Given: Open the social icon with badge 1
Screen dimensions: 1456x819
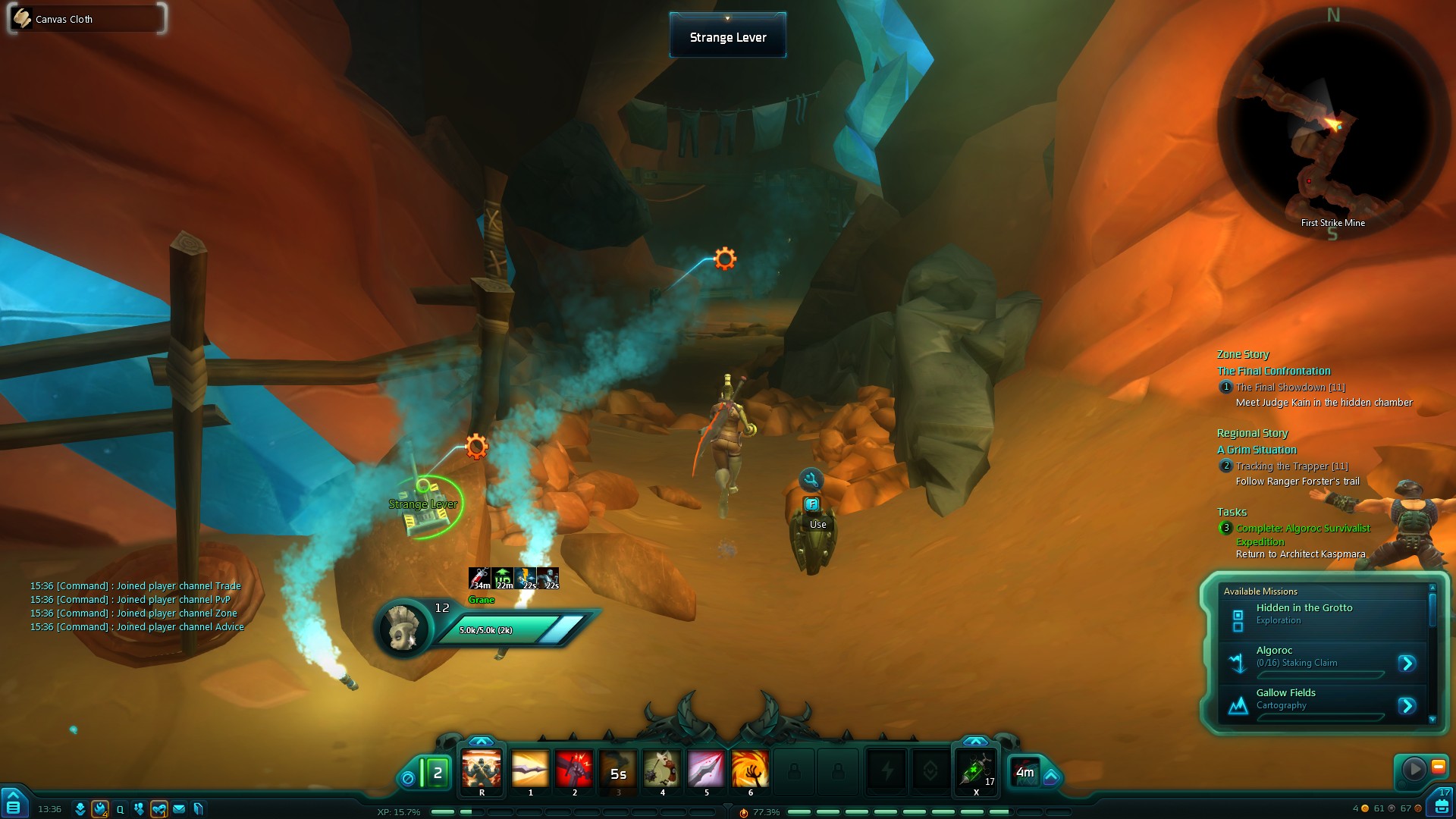Looking at the screenshot, I should pyautogui.click(x=158, y=809).
